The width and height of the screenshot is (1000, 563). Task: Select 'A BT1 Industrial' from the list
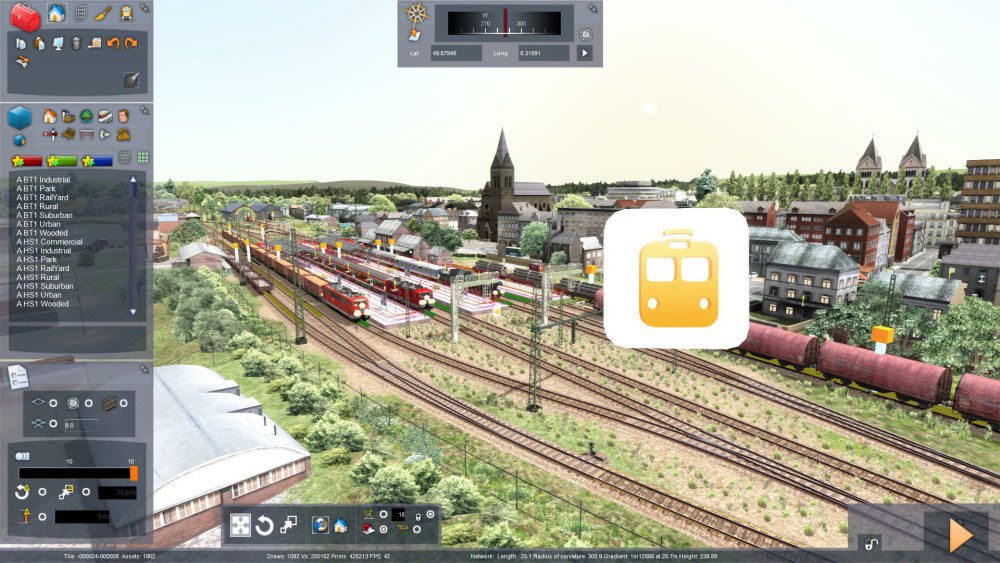pos(43,180)
